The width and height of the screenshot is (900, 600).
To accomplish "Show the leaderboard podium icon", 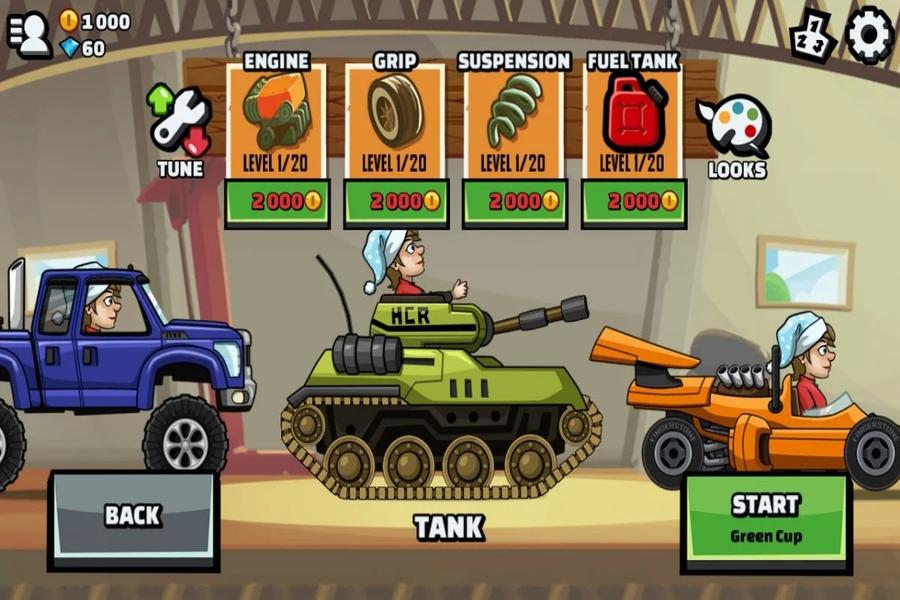I will [x=812, y=37].
